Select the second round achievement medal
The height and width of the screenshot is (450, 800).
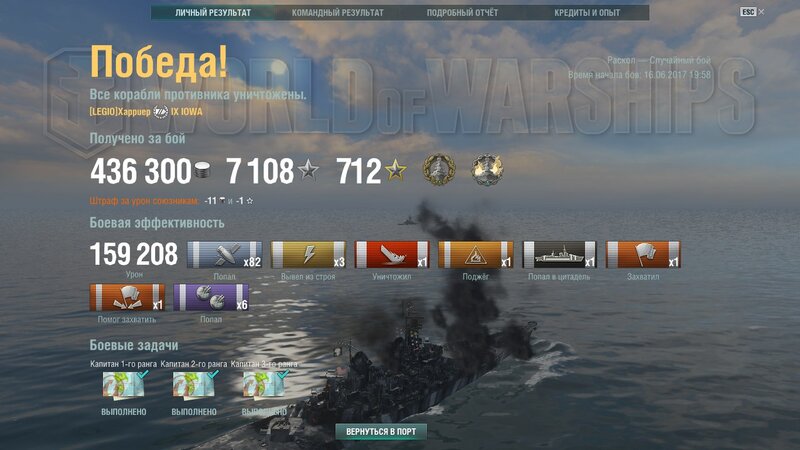click(x=487, y=169)
